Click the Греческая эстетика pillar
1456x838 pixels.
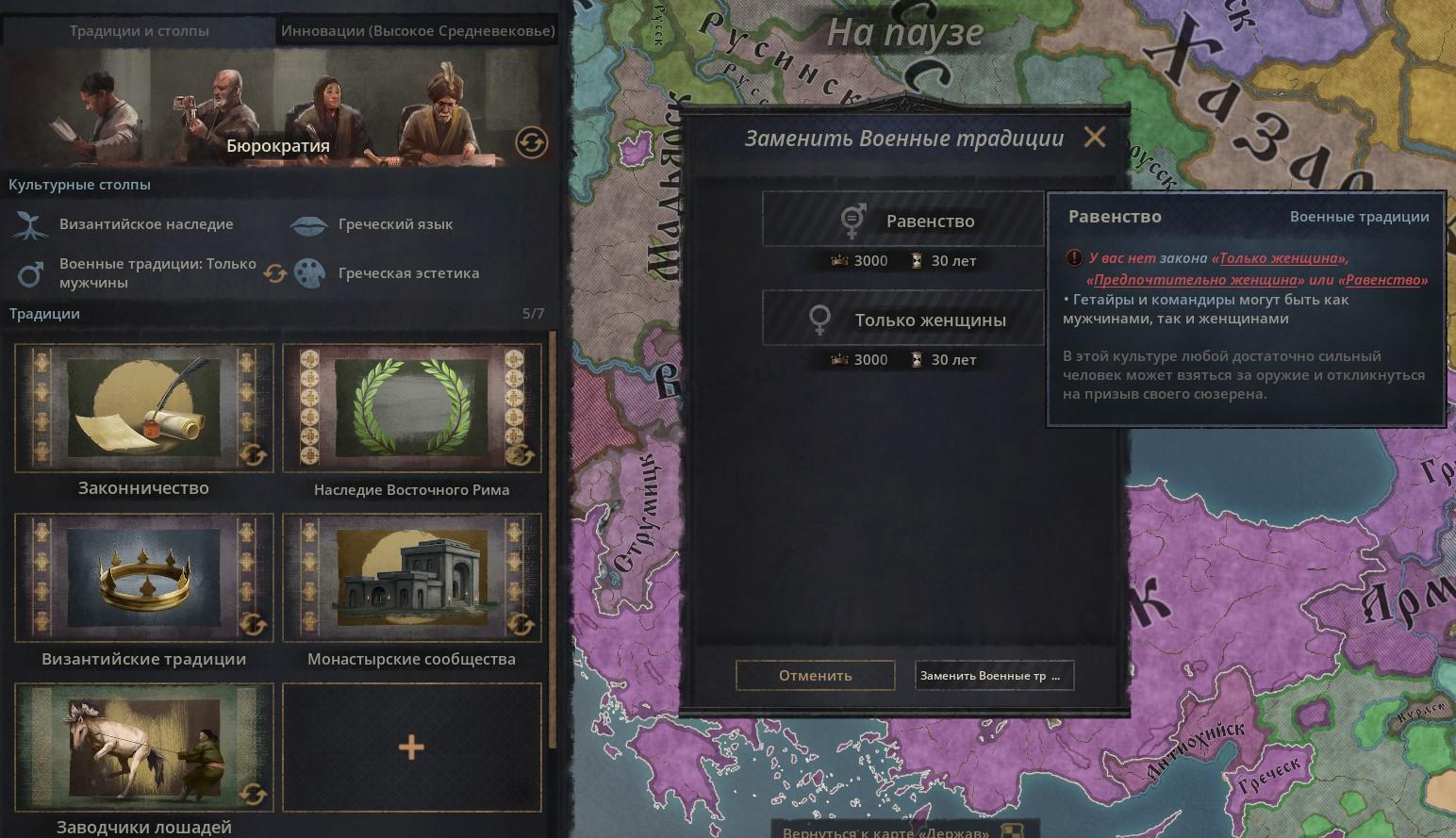tap(407, 273)
